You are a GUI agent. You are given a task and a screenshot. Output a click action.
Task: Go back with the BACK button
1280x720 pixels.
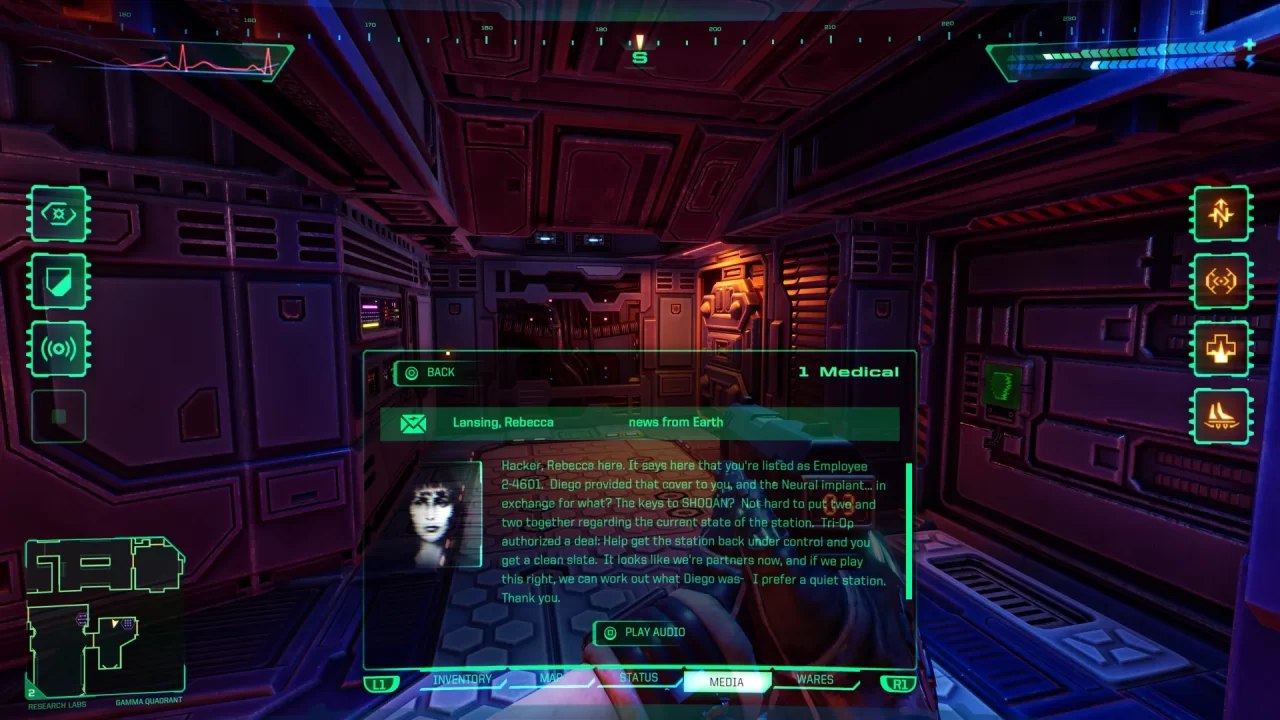pyautogui.click(x=430, y=373)
